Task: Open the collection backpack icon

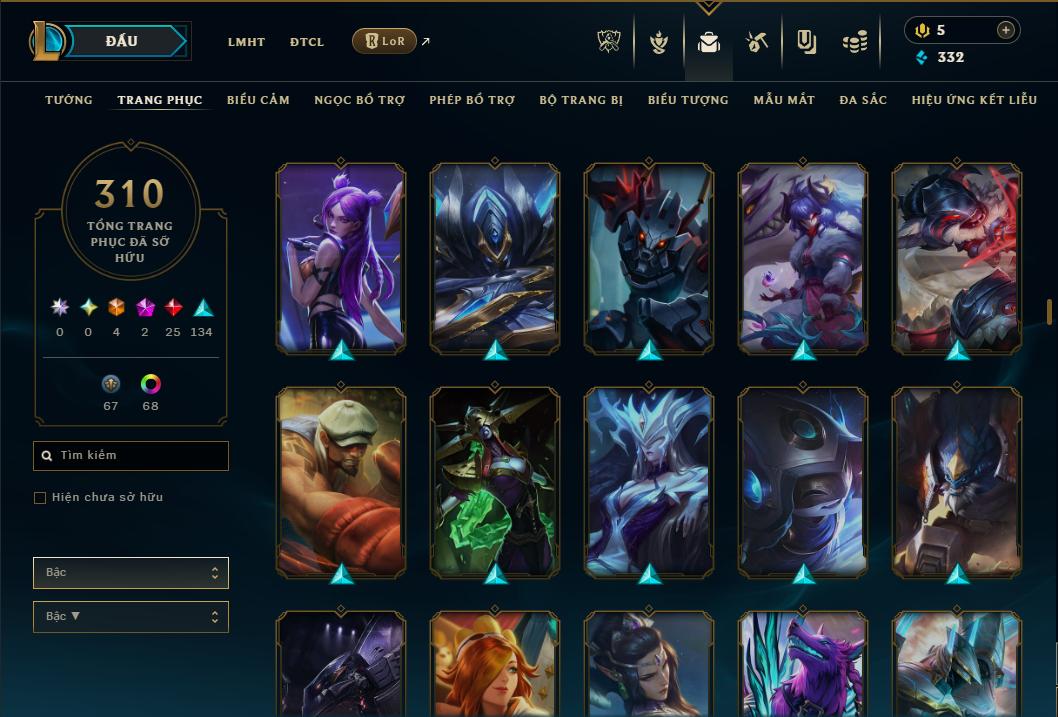Action: 709,42
